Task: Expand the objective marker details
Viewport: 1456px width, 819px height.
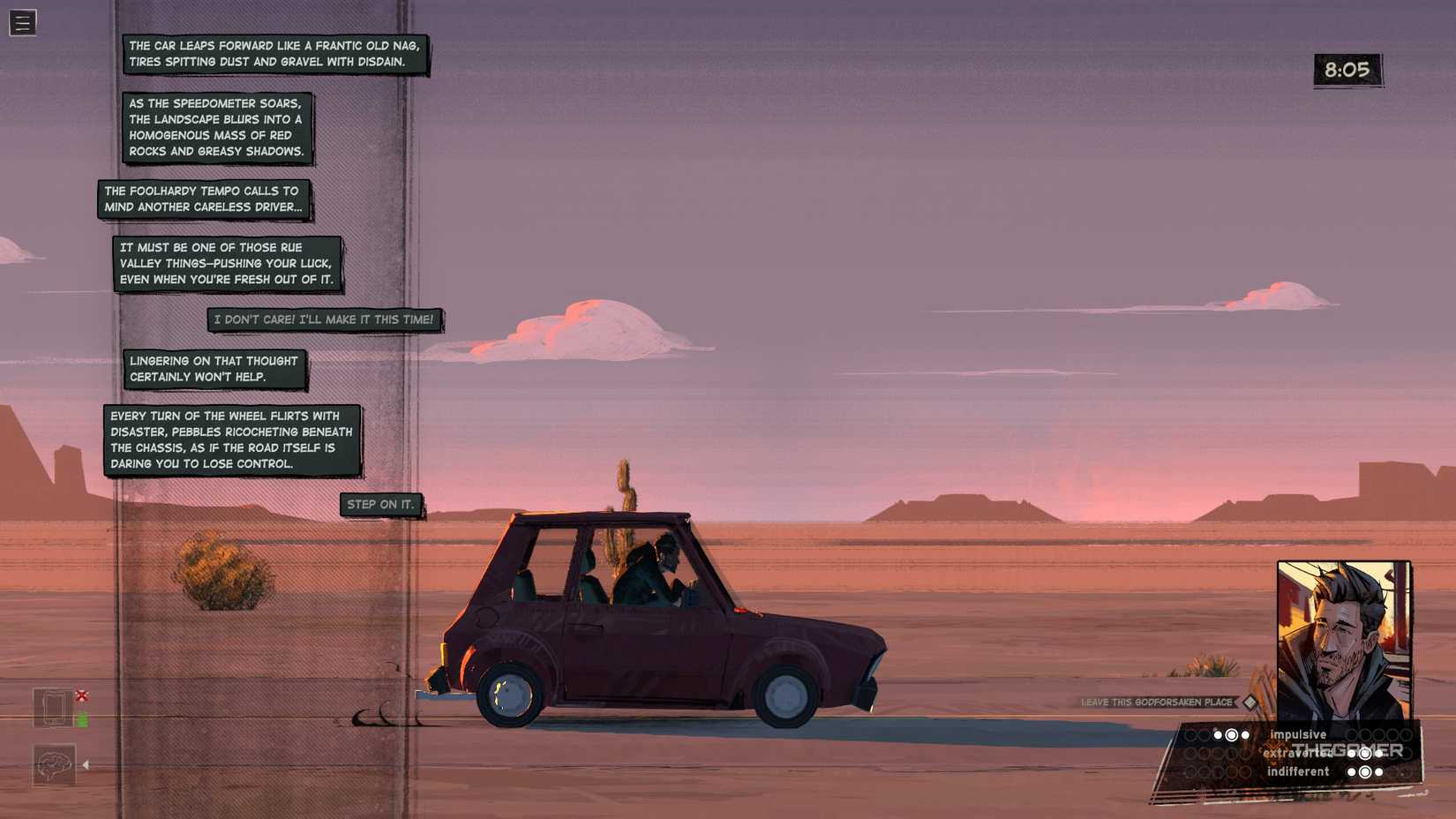Action: tap(1250, 703)
